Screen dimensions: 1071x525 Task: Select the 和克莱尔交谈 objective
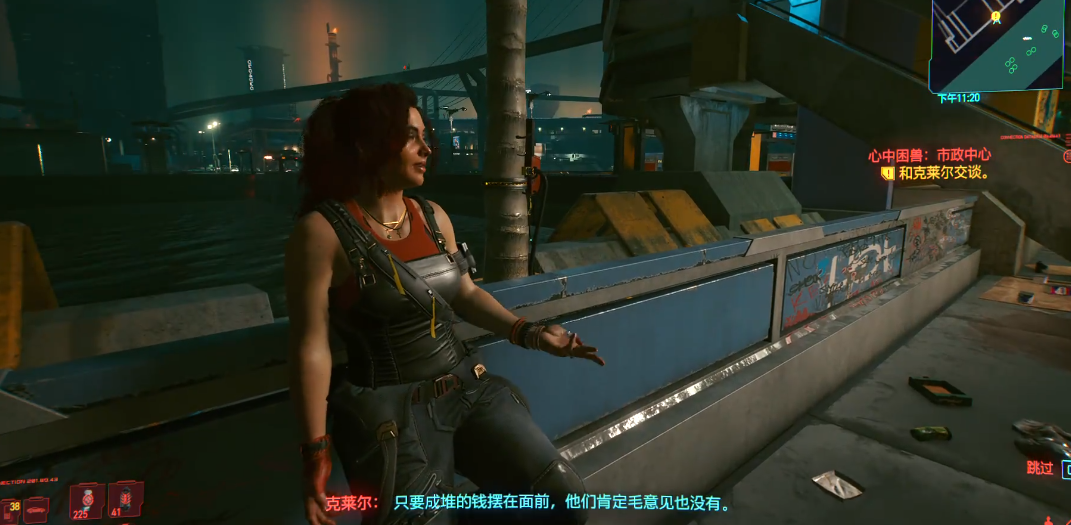[943, 172]
